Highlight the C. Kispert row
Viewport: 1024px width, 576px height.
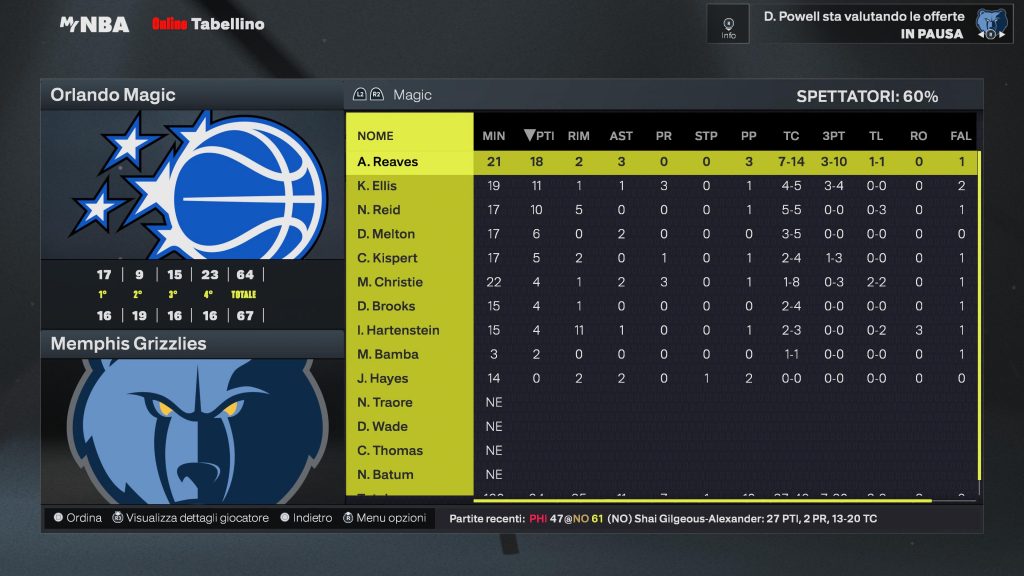(388, 258)
